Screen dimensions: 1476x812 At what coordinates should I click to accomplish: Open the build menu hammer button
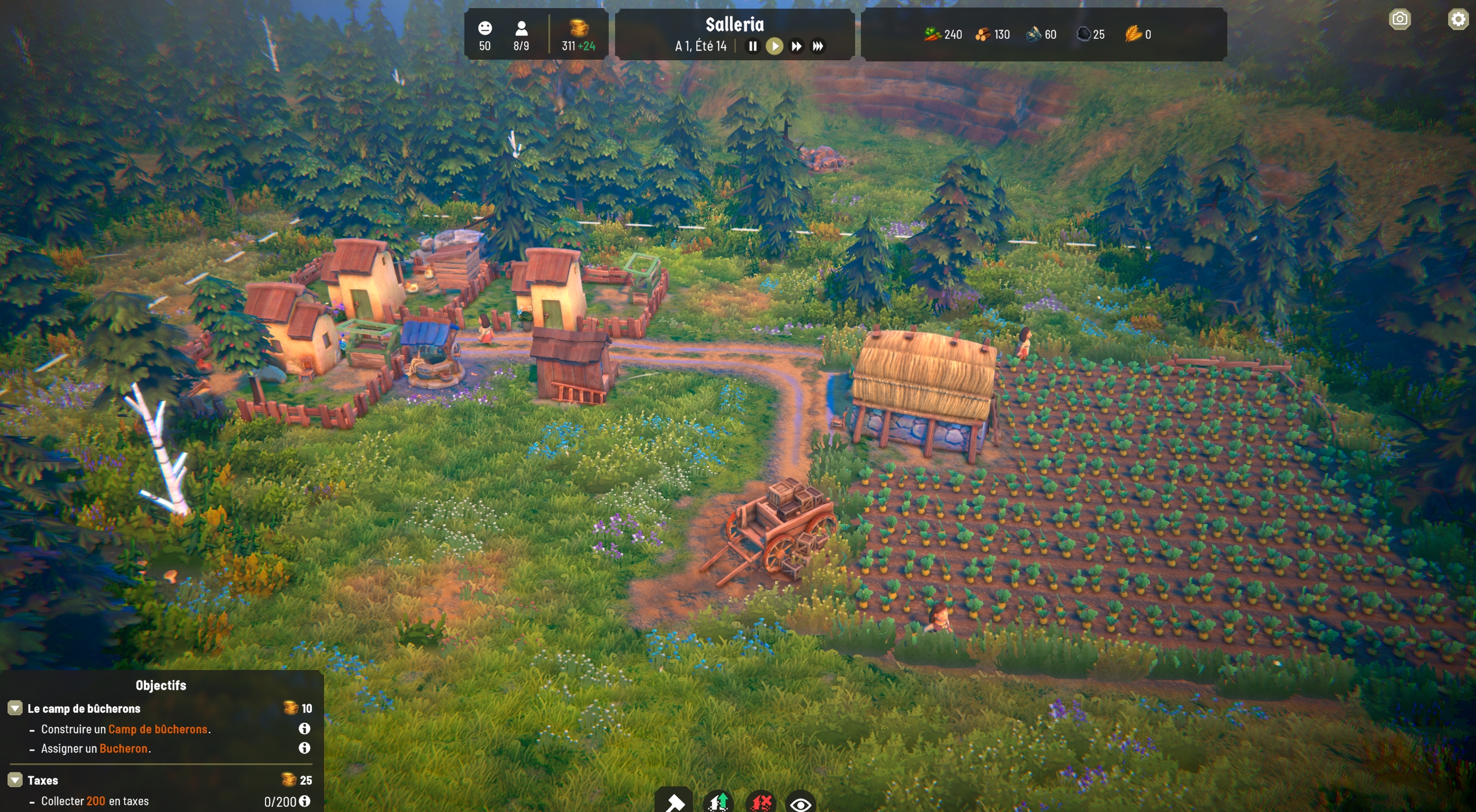pyautogui.click(x=674, y=803)
